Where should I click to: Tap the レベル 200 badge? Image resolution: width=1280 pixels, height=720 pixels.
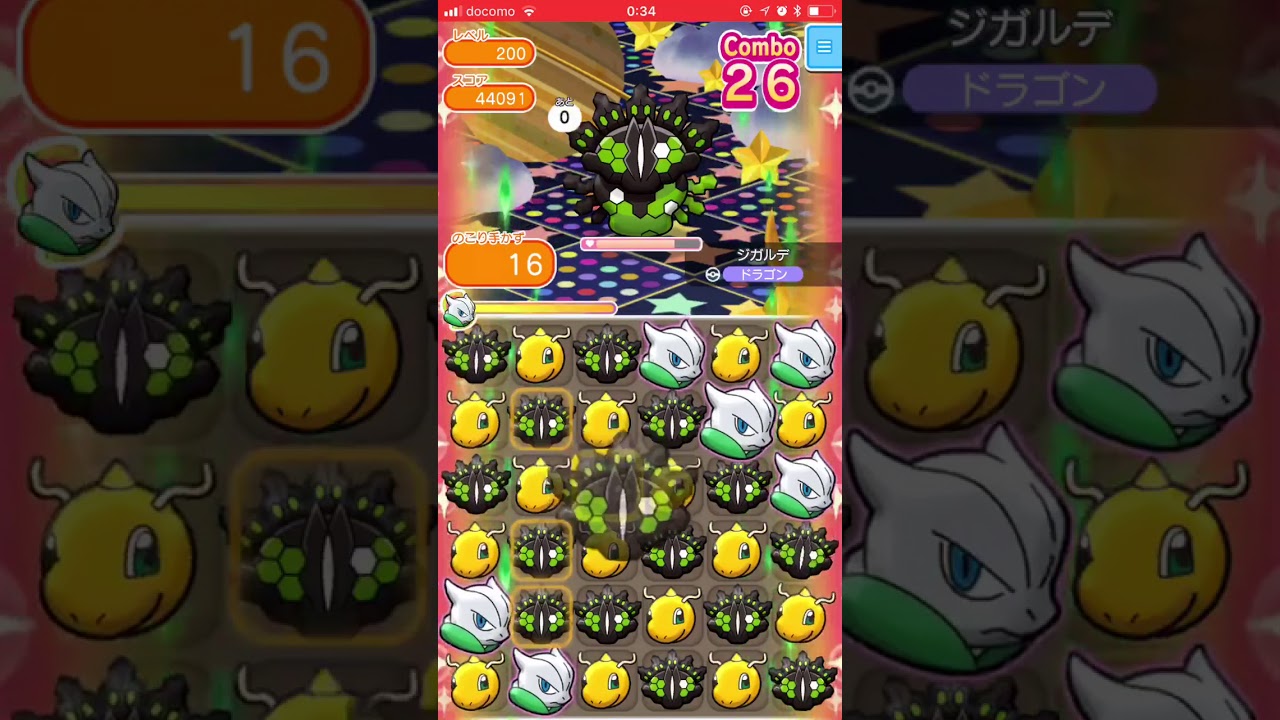[490, 54]
